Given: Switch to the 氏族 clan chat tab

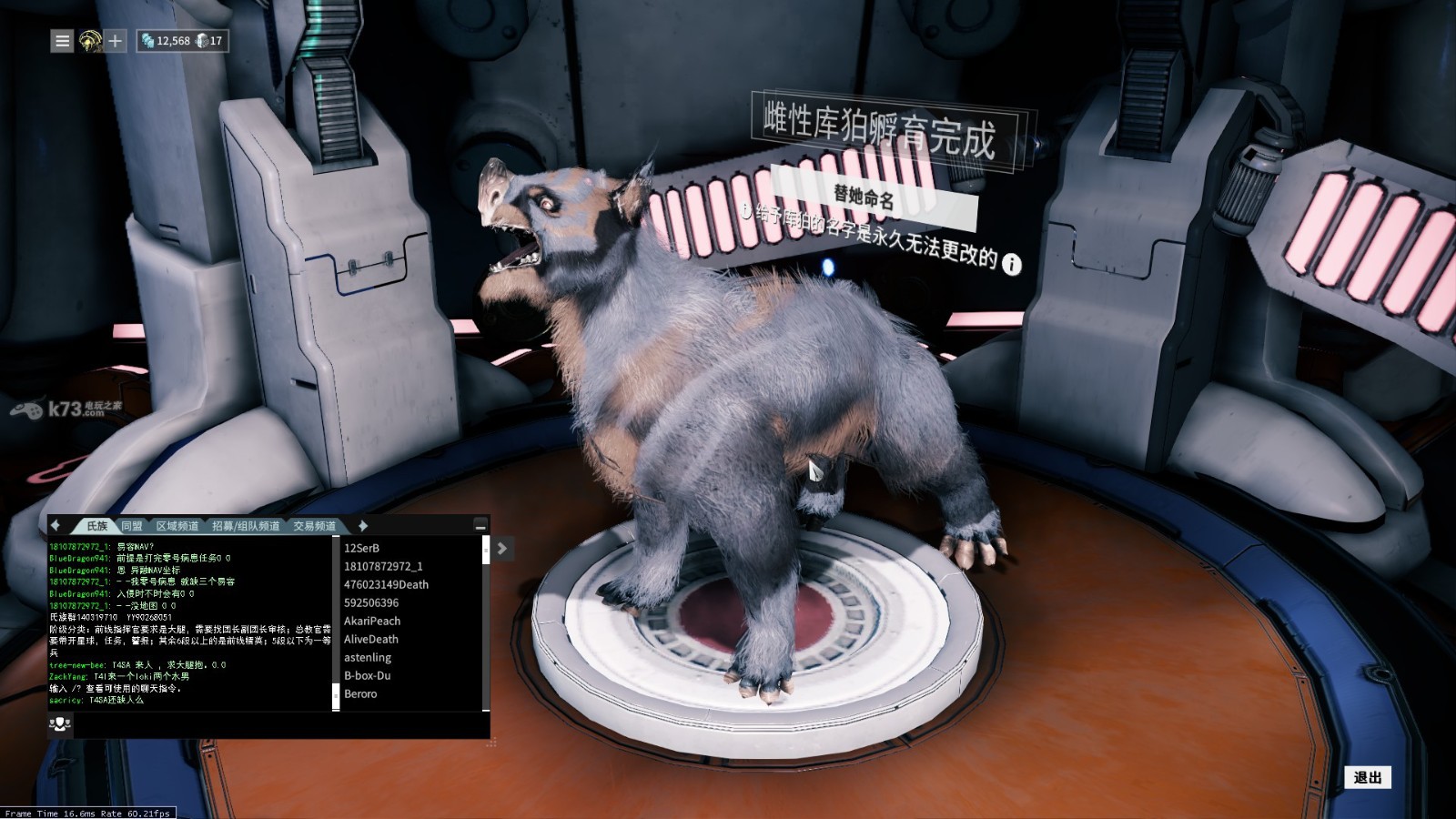Looking at the screenshot, I should point(96,526).
